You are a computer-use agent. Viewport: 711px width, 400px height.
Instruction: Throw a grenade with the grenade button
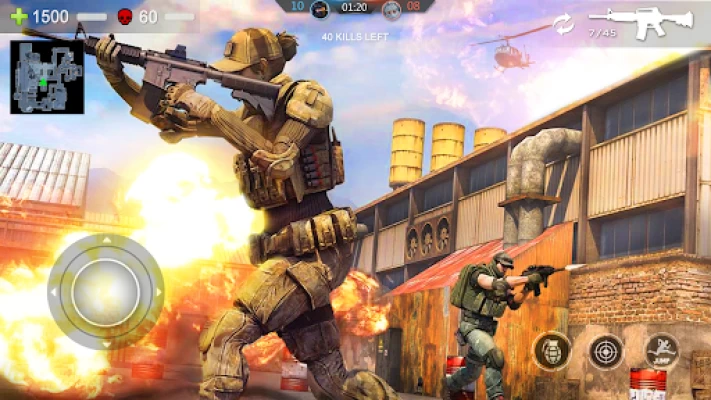point(552,350)
